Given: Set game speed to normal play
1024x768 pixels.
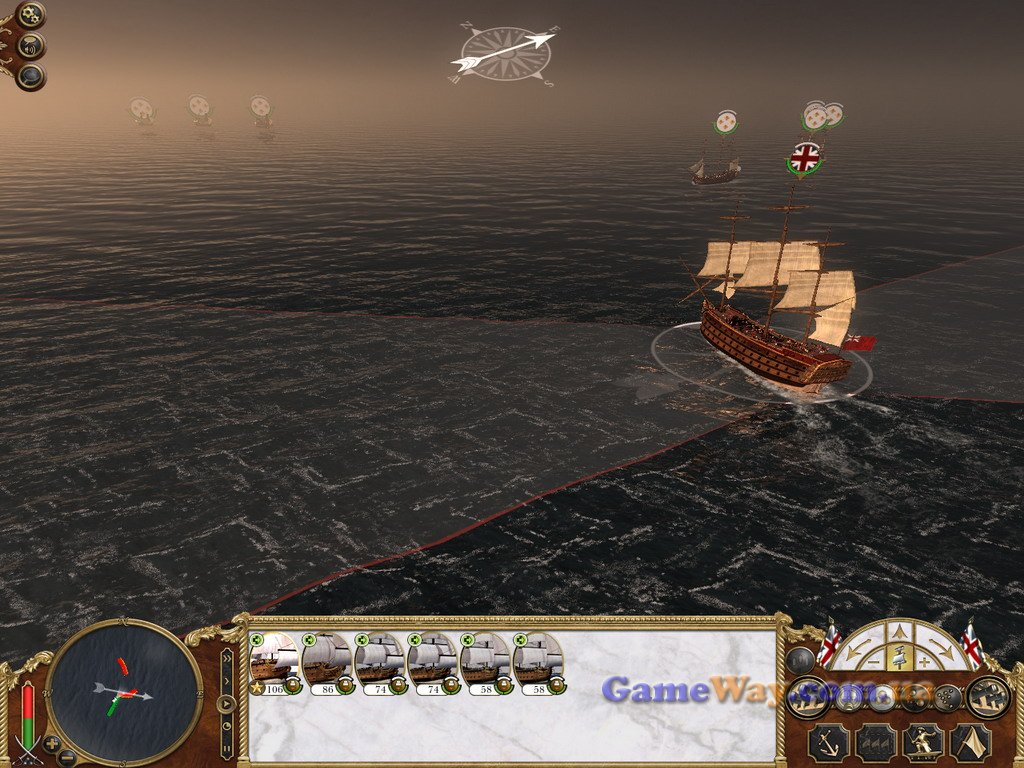Looking at the screenshot, I should pyautogui.click(x=227, y=703).
